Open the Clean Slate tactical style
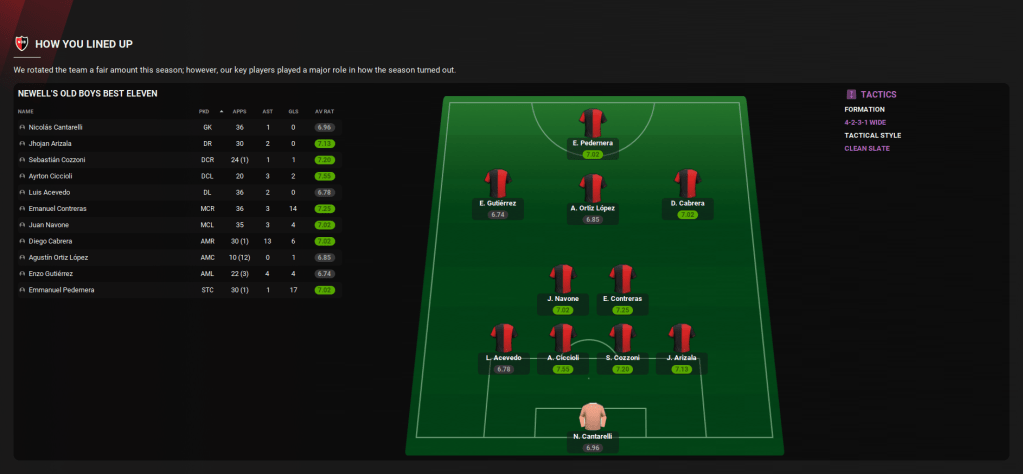This screenshot has height=474, width=1023. pos(866,148)
